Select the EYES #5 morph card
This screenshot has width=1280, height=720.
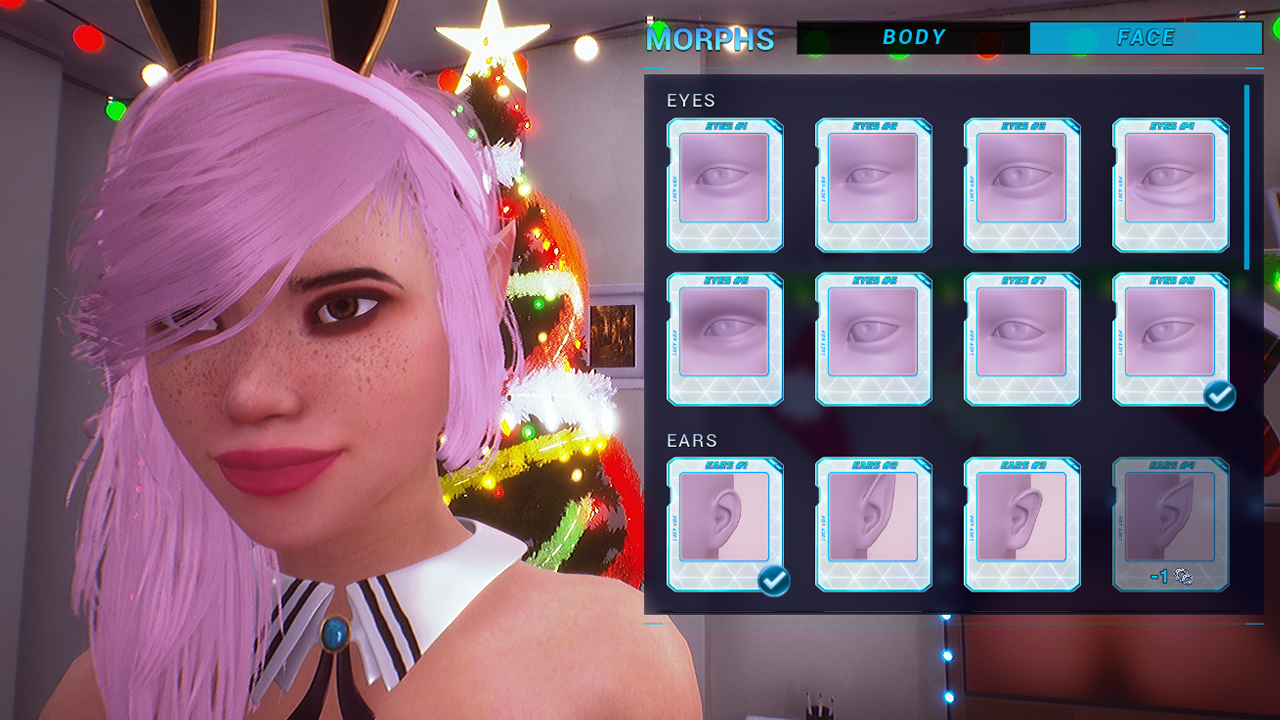(724, 338)
